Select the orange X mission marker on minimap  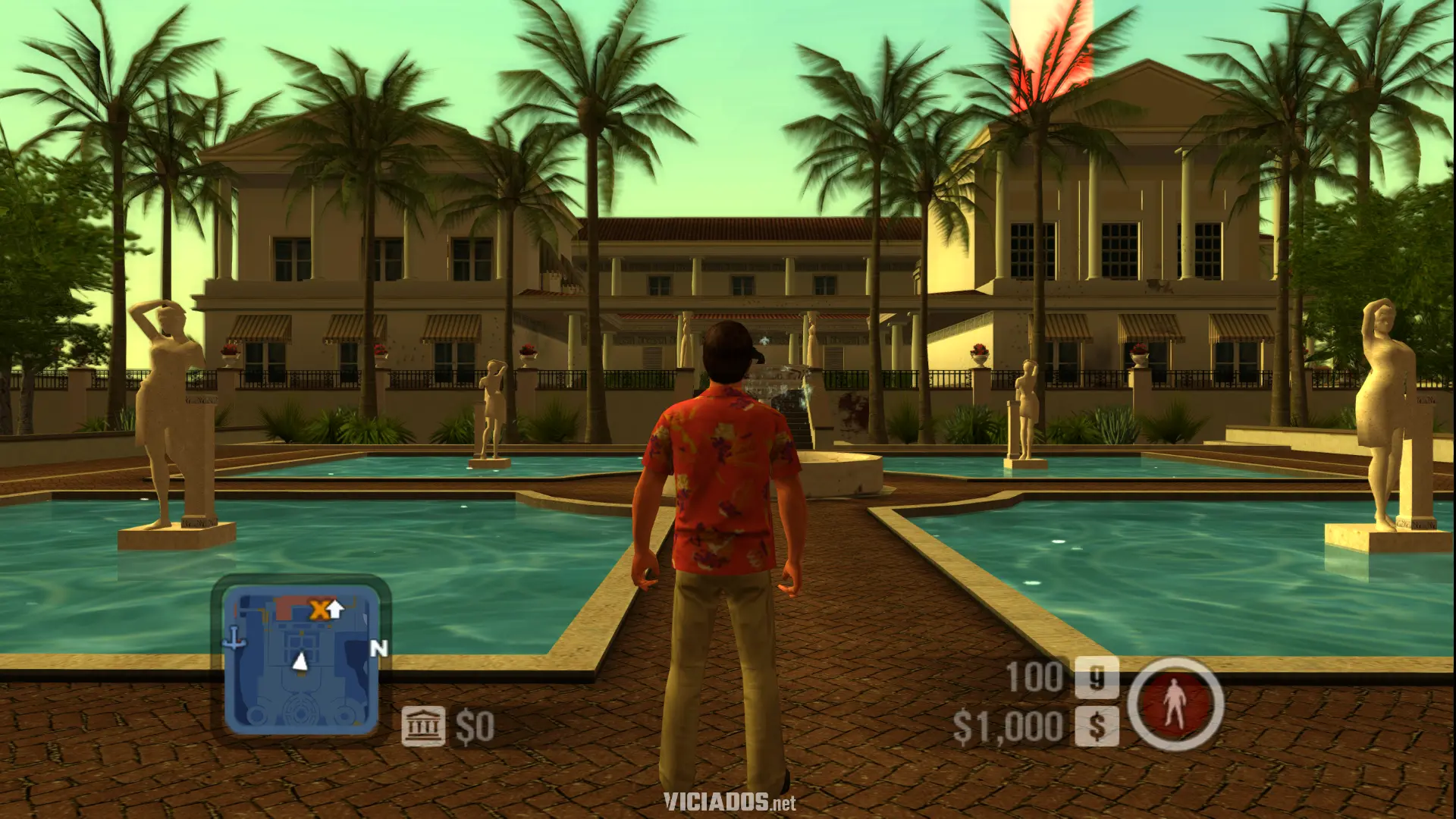coord(318,608)
